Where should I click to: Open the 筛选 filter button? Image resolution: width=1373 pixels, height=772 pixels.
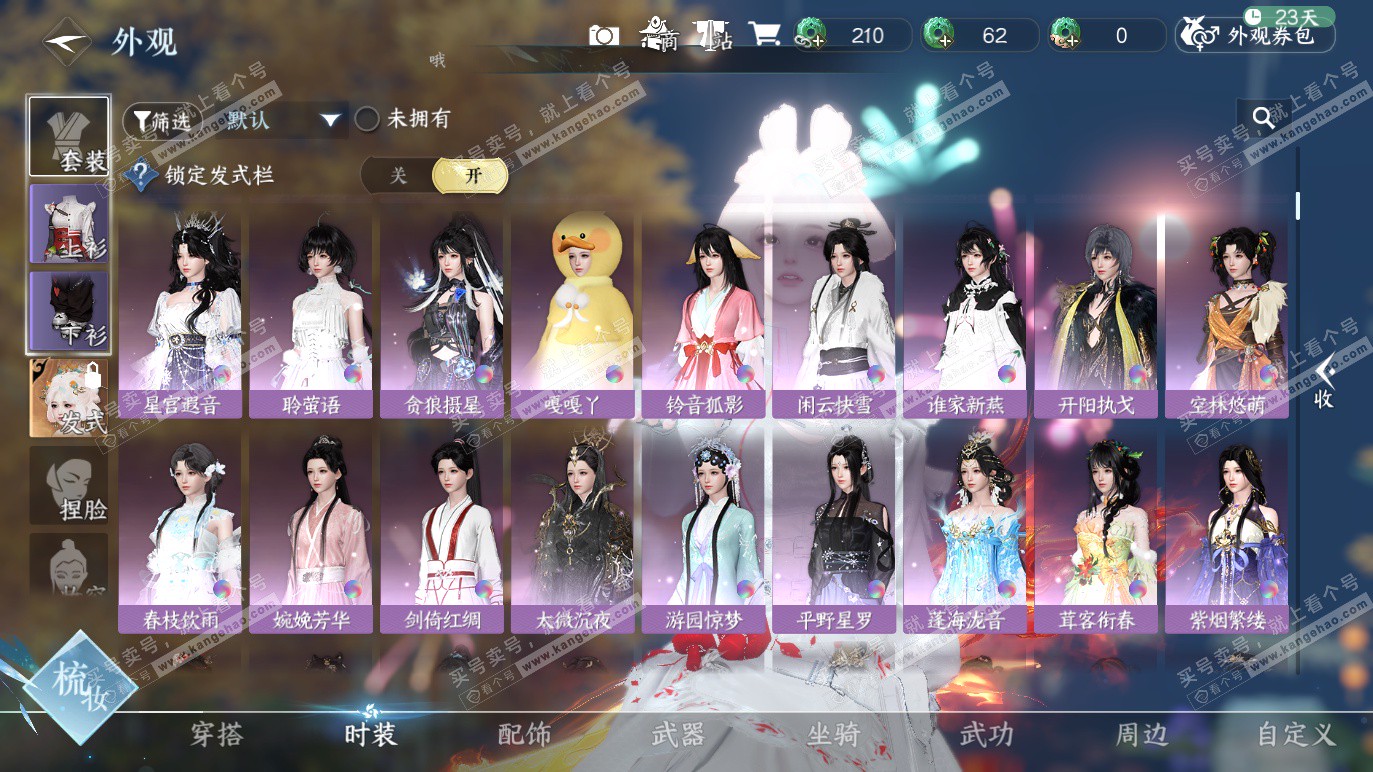point(156,121)
